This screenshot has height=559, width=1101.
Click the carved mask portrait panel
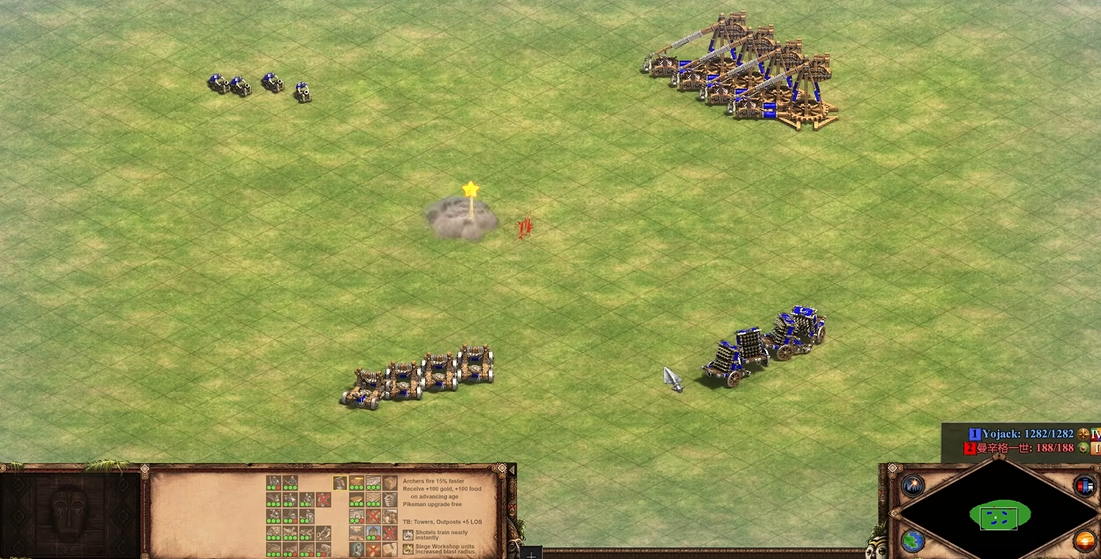coord(68,512)
